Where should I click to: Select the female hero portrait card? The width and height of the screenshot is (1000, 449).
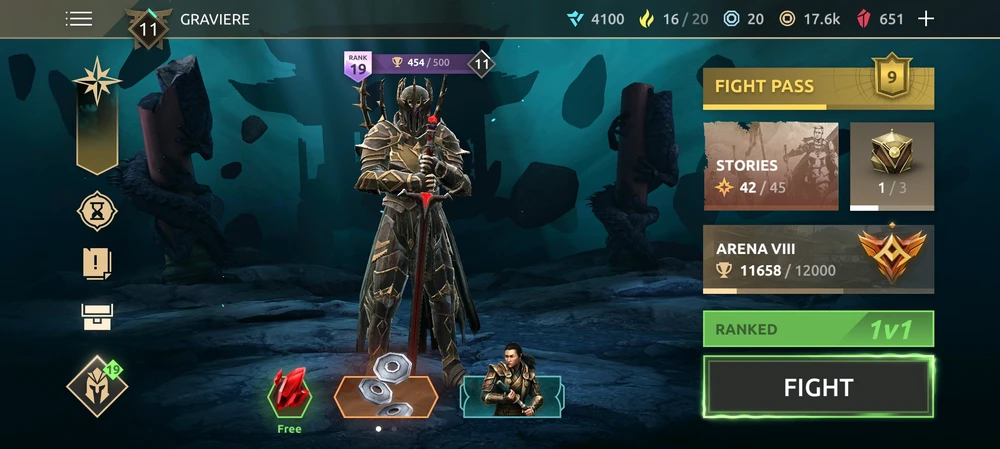tap(512, 390)
